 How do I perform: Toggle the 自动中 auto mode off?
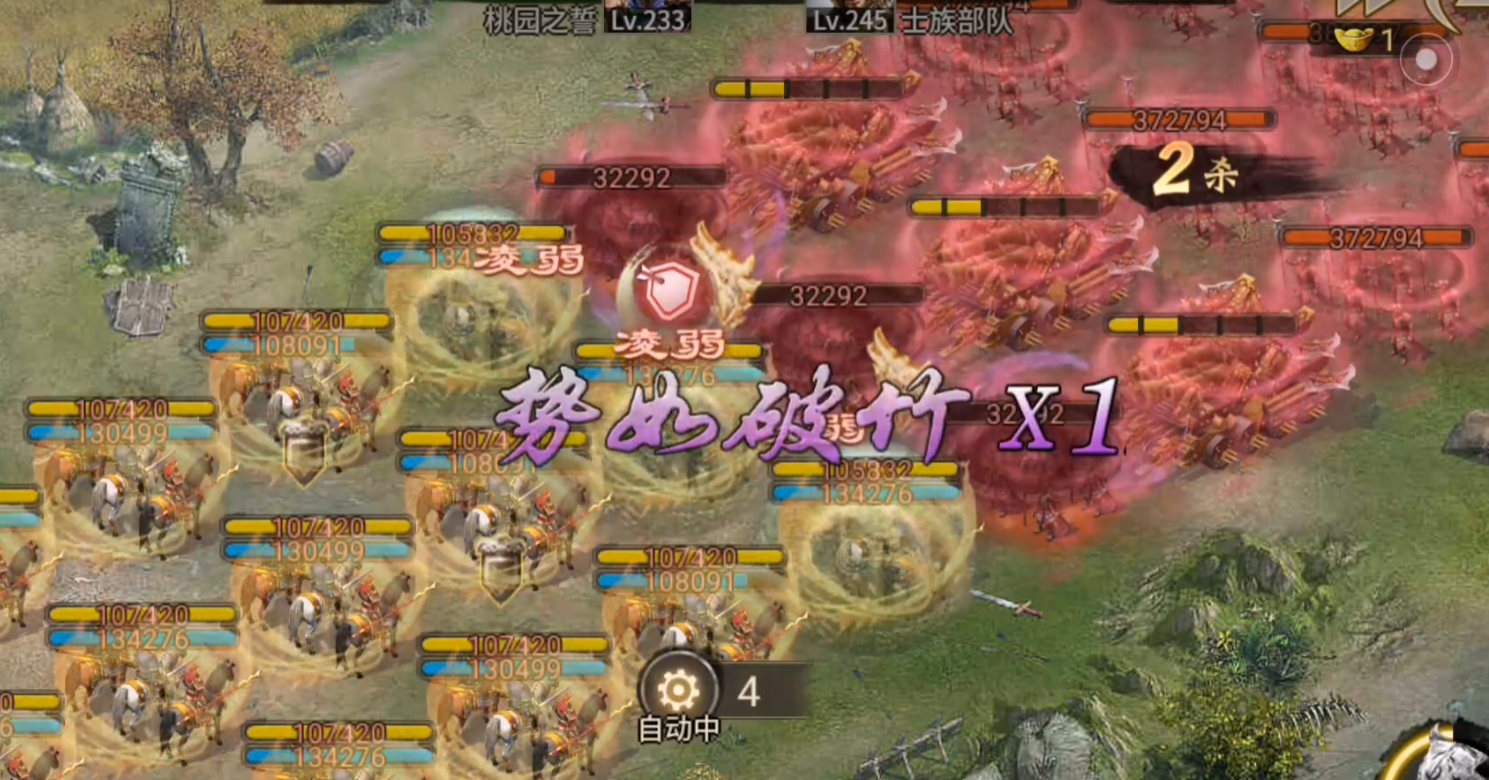pos(679,729)
